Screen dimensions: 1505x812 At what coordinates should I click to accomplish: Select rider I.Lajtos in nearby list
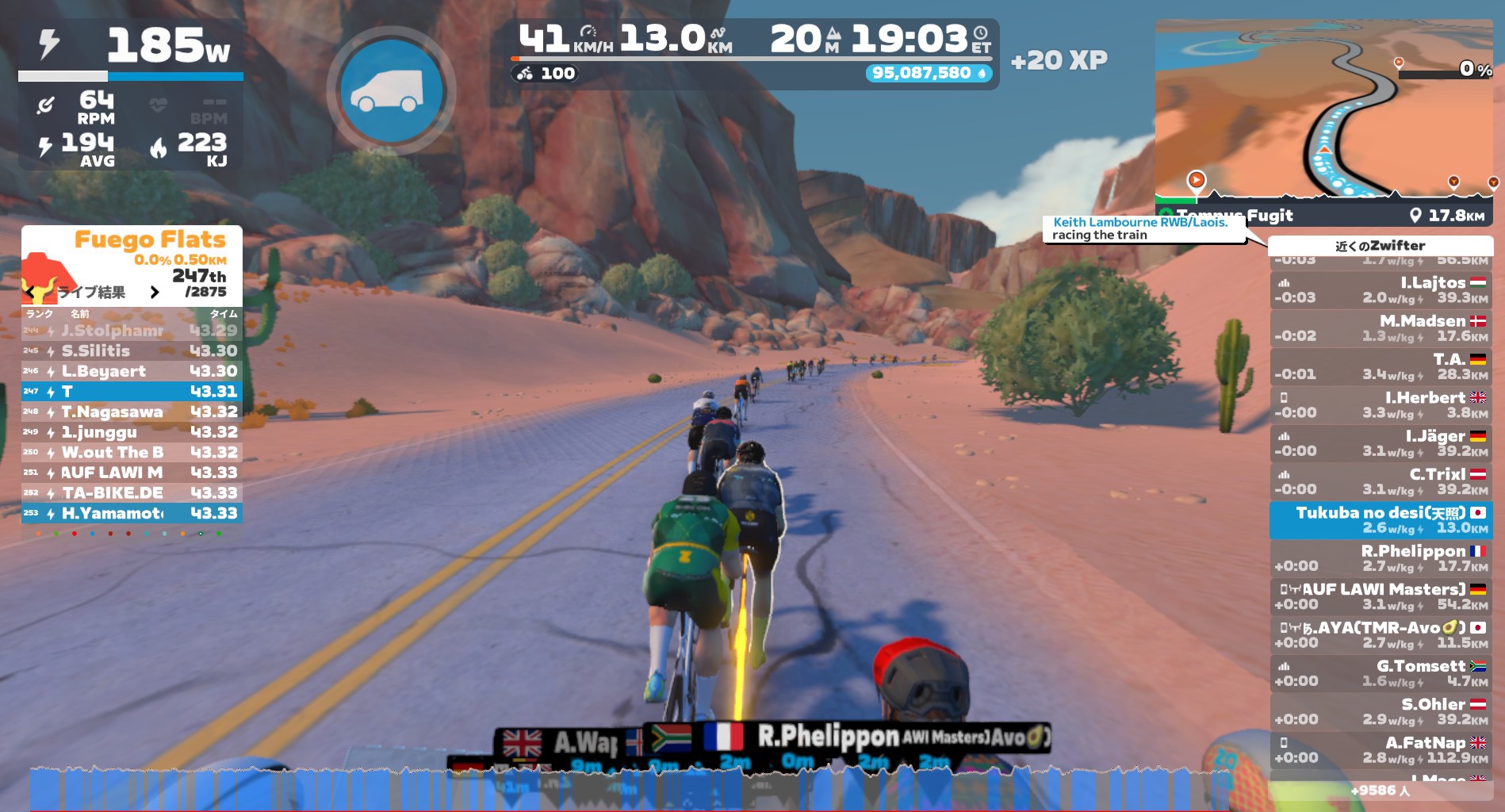pos(1380,289)
